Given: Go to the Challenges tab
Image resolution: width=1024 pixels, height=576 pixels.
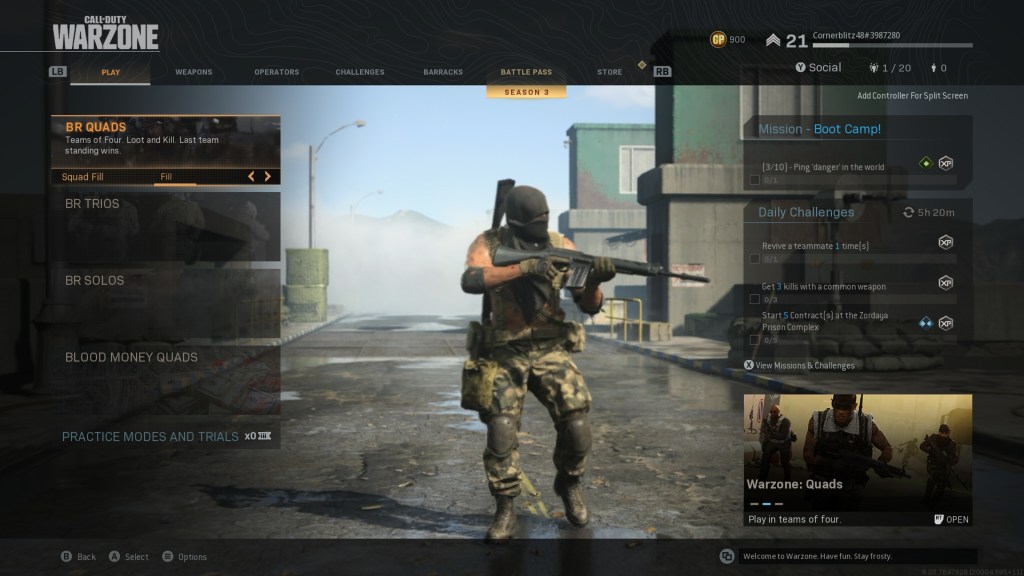Looking at the screenshot, I should coord(360,72).
